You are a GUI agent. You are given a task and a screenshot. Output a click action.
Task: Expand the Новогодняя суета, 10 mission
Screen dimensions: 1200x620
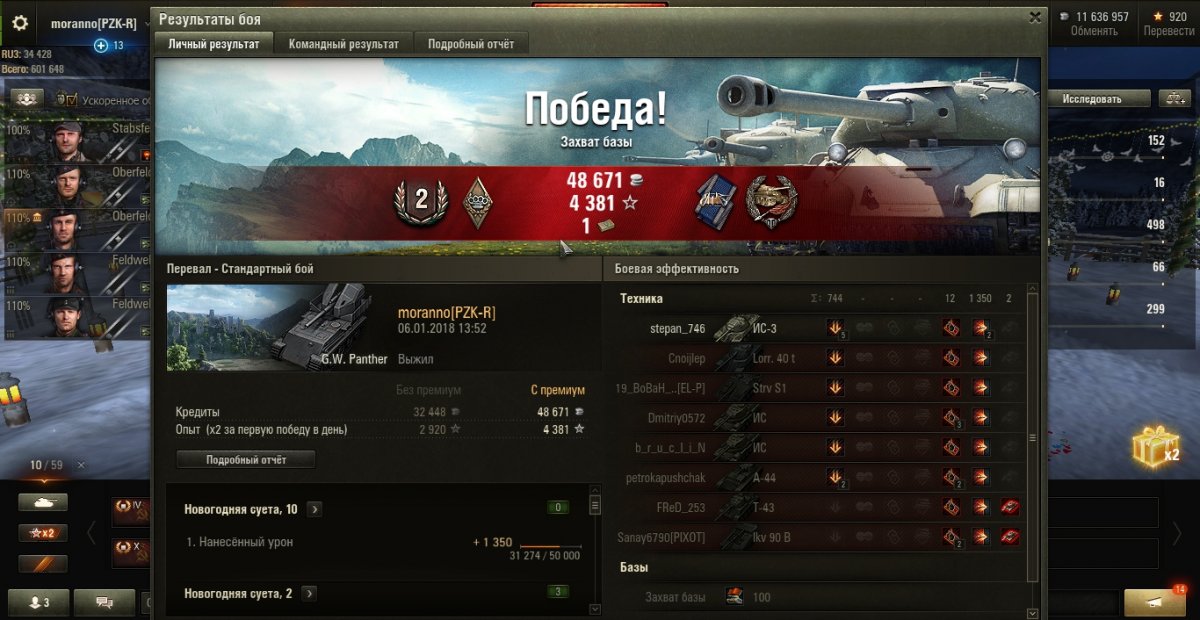click(x=314, y=510)
